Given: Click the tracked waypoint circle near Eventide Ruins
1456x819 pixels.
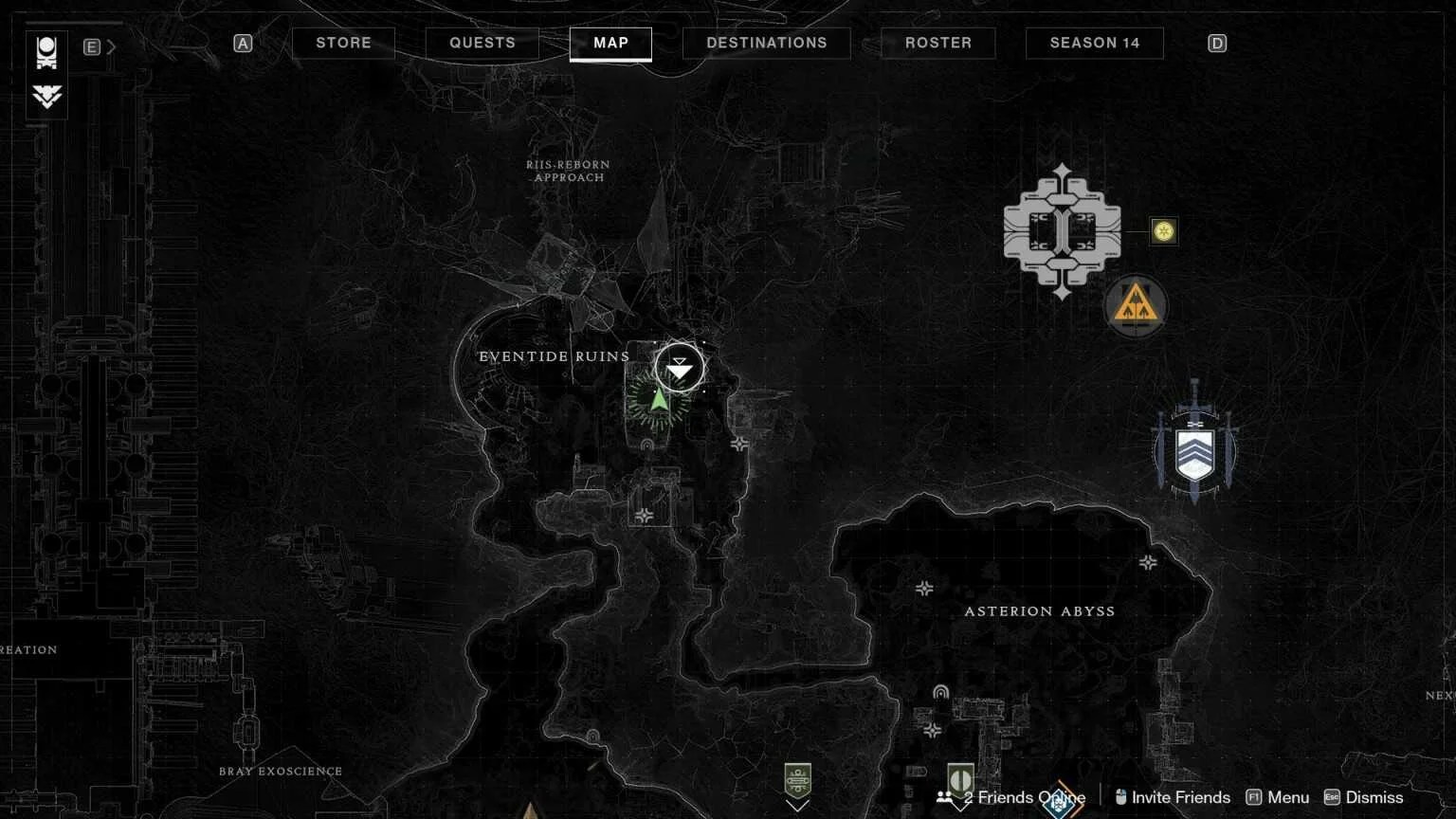Looking at the screenshot, I should tap(679, 366).
